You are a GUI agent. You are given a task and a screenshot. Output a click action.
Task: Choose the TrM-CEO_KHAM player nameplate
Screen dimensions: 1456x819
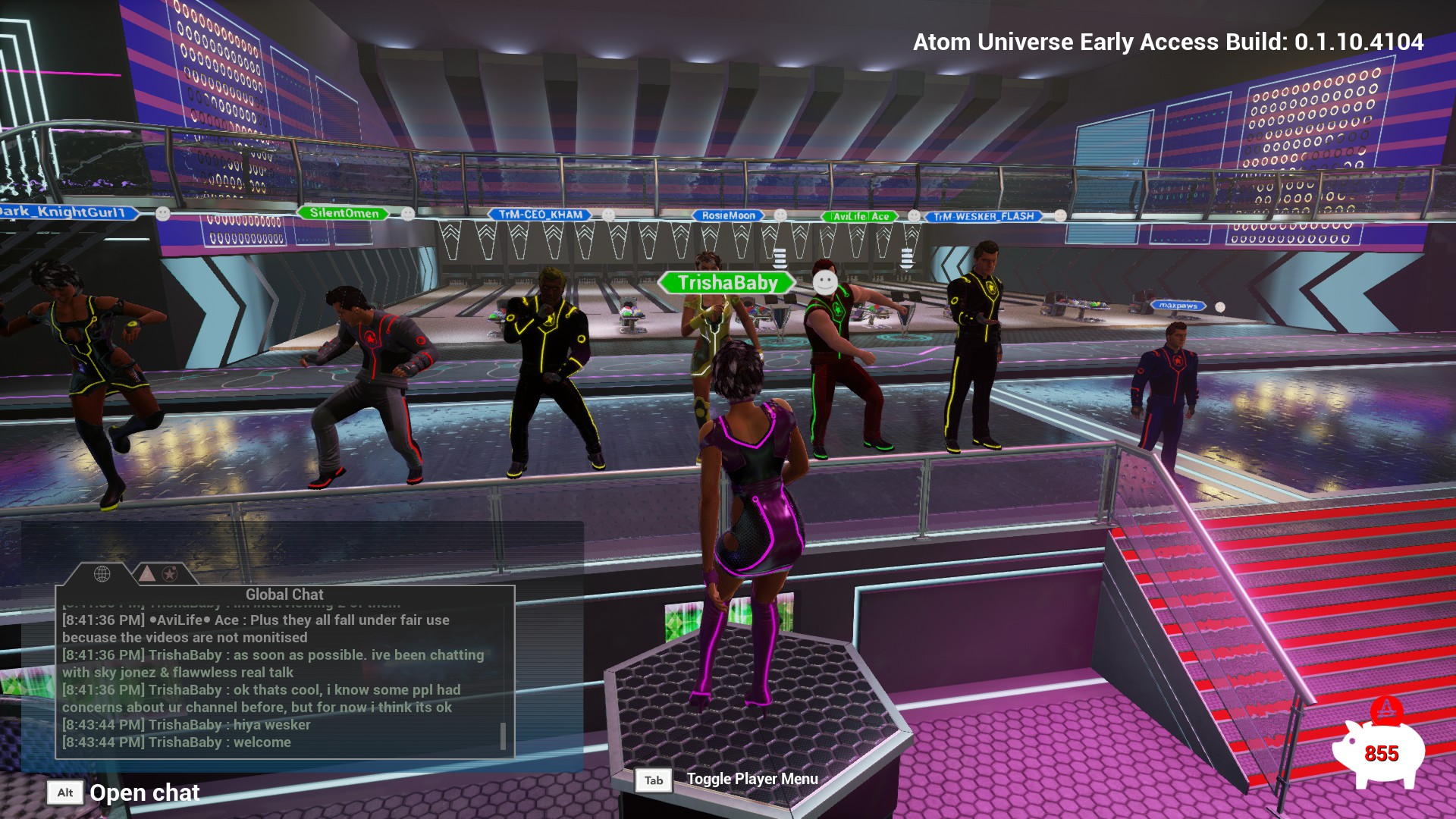pyautogui.click(x=541, y=215)
